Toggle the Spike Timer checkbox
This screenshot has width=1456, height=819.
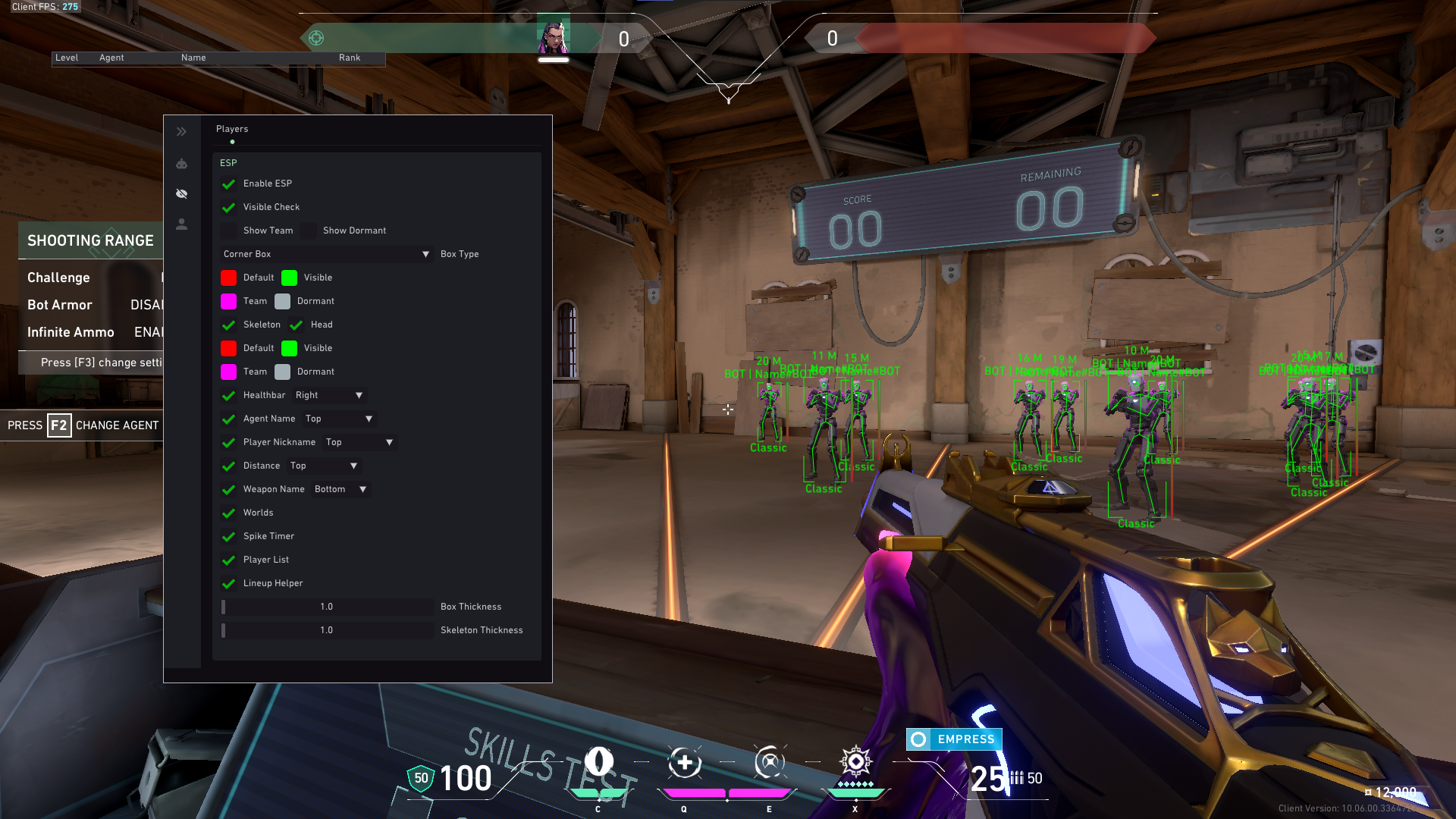(x=228, y=537)
